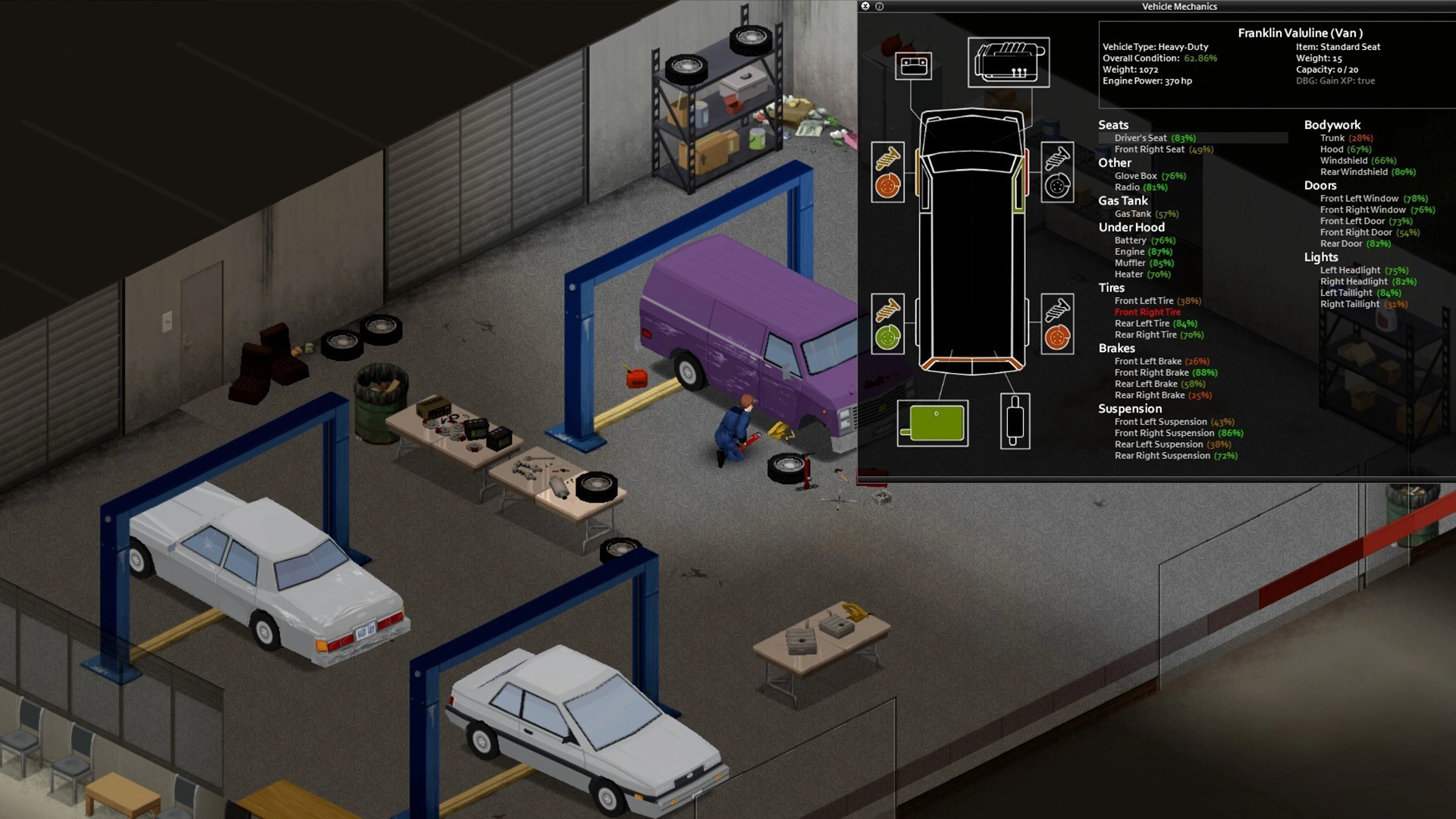1456x819 pixels.
Task: Select the muffler icon in the diagram
Action: [1015, 422]
